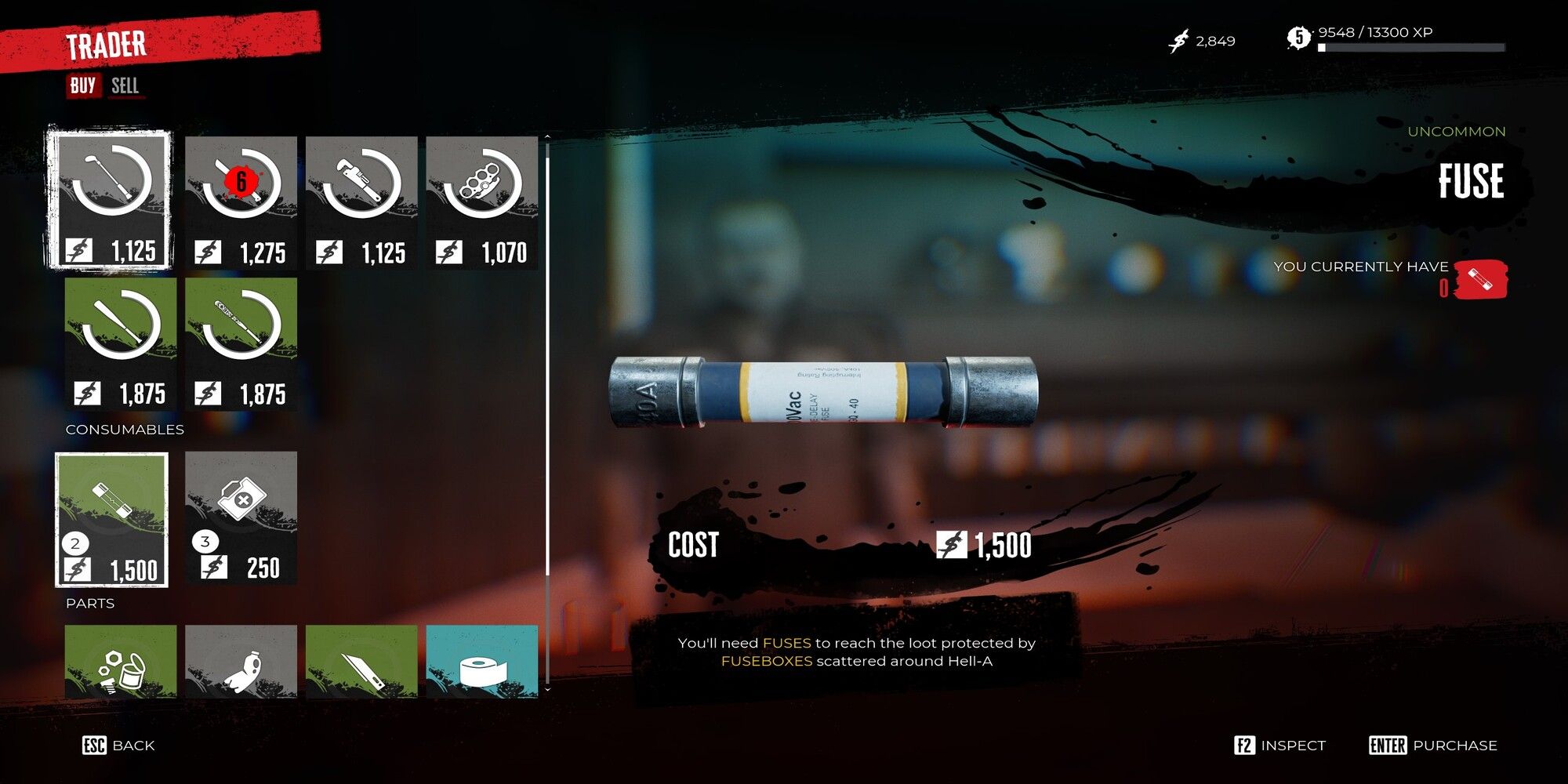Select the patterned baseball bat

(241, 343)
